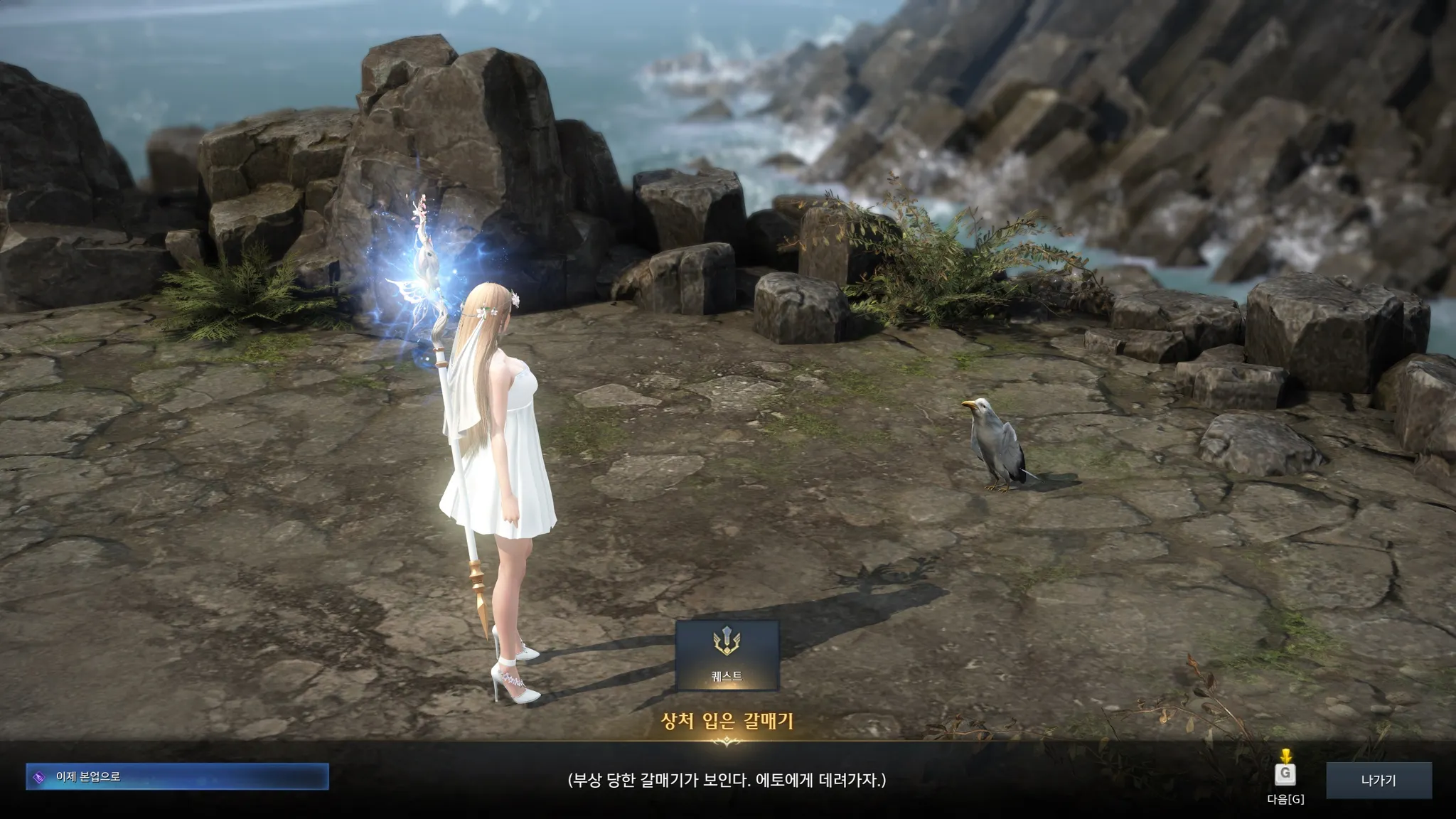
Task: Select the 이제 본업으로 quest entry
Action: click(x=177, y=776)
